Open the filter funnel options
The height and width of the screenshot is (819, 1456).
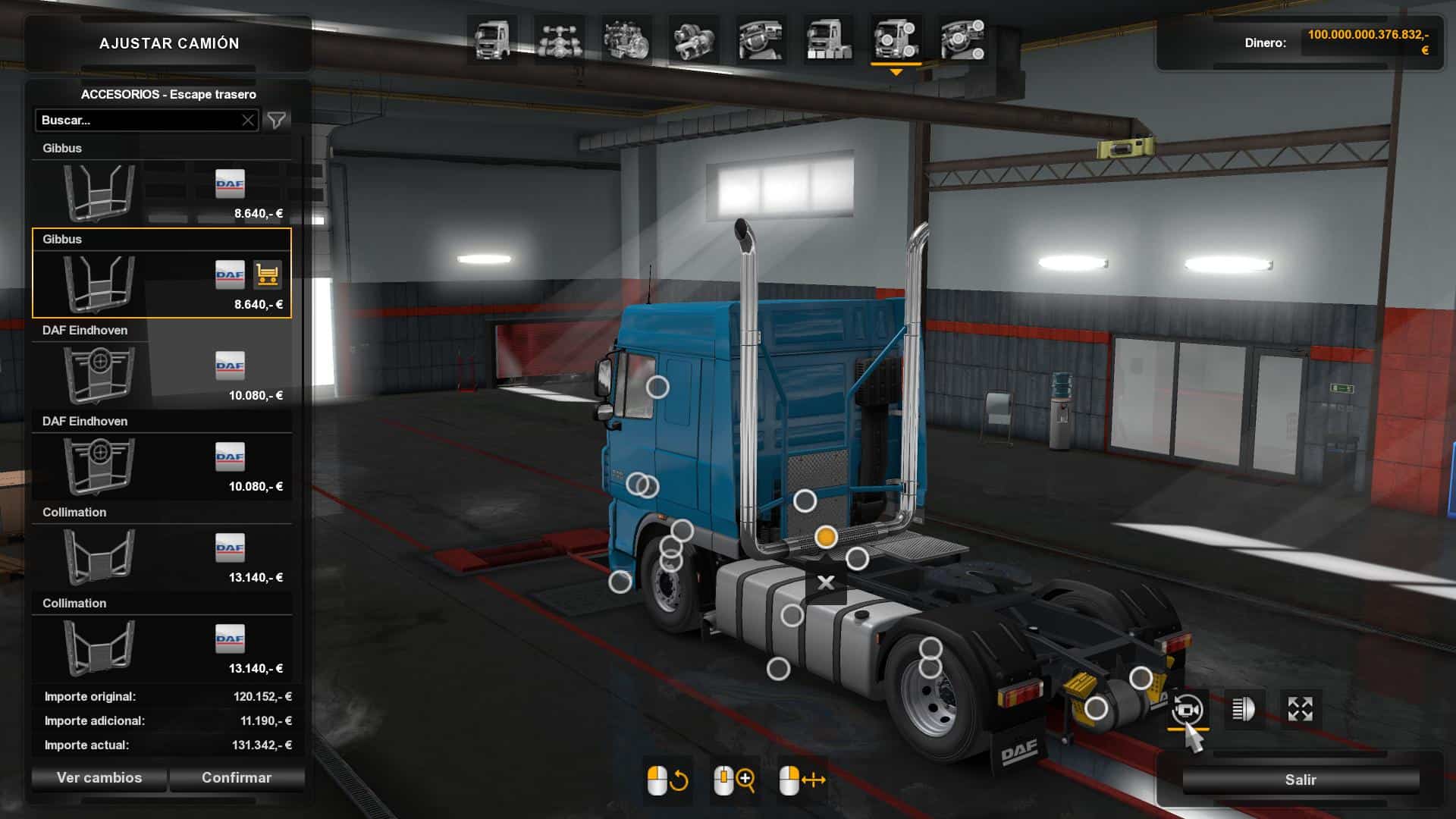[277, 121]
